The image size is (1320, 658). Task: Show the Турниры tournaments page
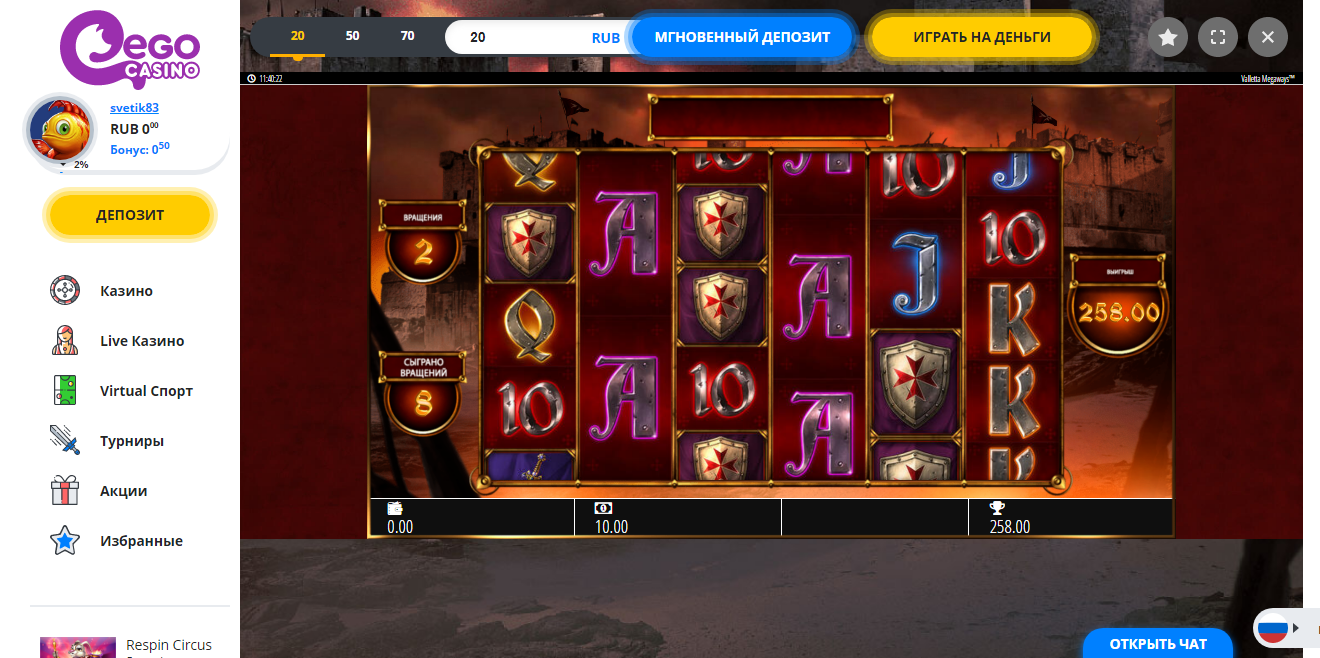[131, 441]
